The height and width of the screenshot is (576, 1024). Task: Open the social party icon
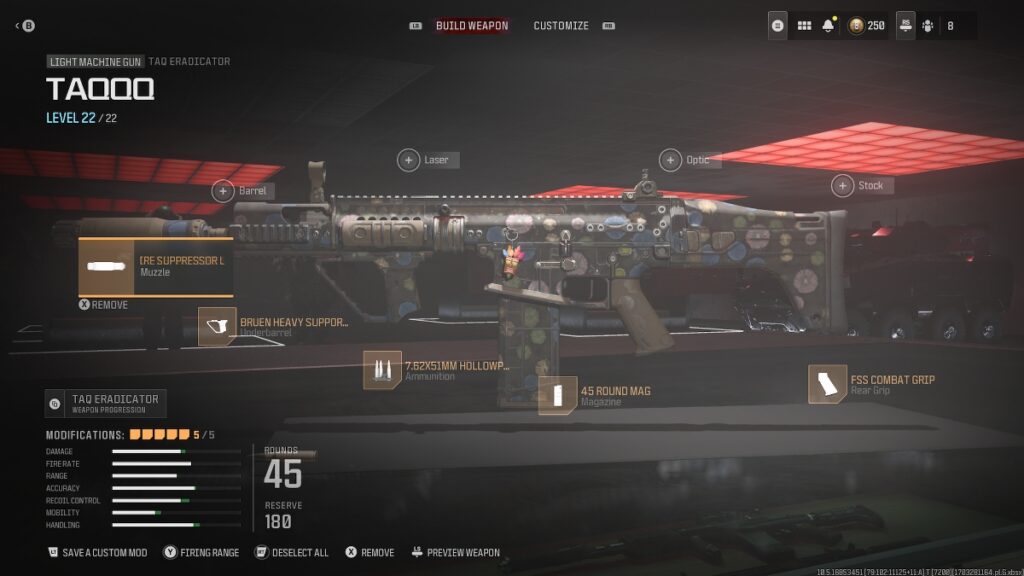click(928, 26)
